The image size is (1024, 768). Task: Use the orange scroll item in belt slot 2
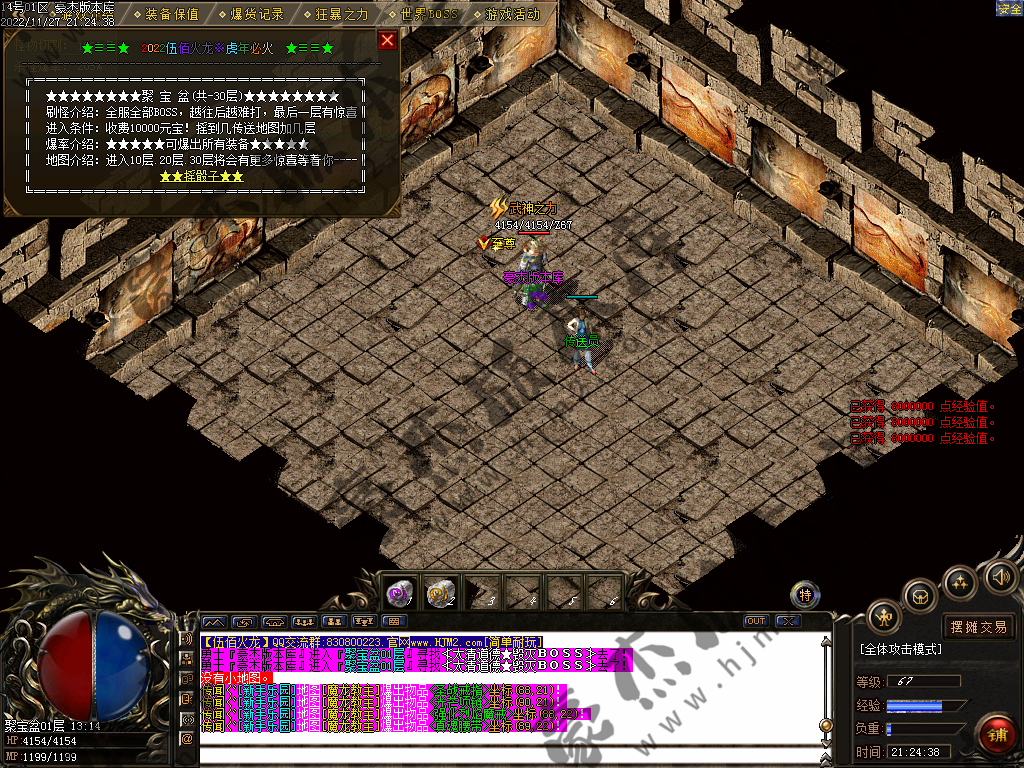pyautogui.click(x=441, y=593)
